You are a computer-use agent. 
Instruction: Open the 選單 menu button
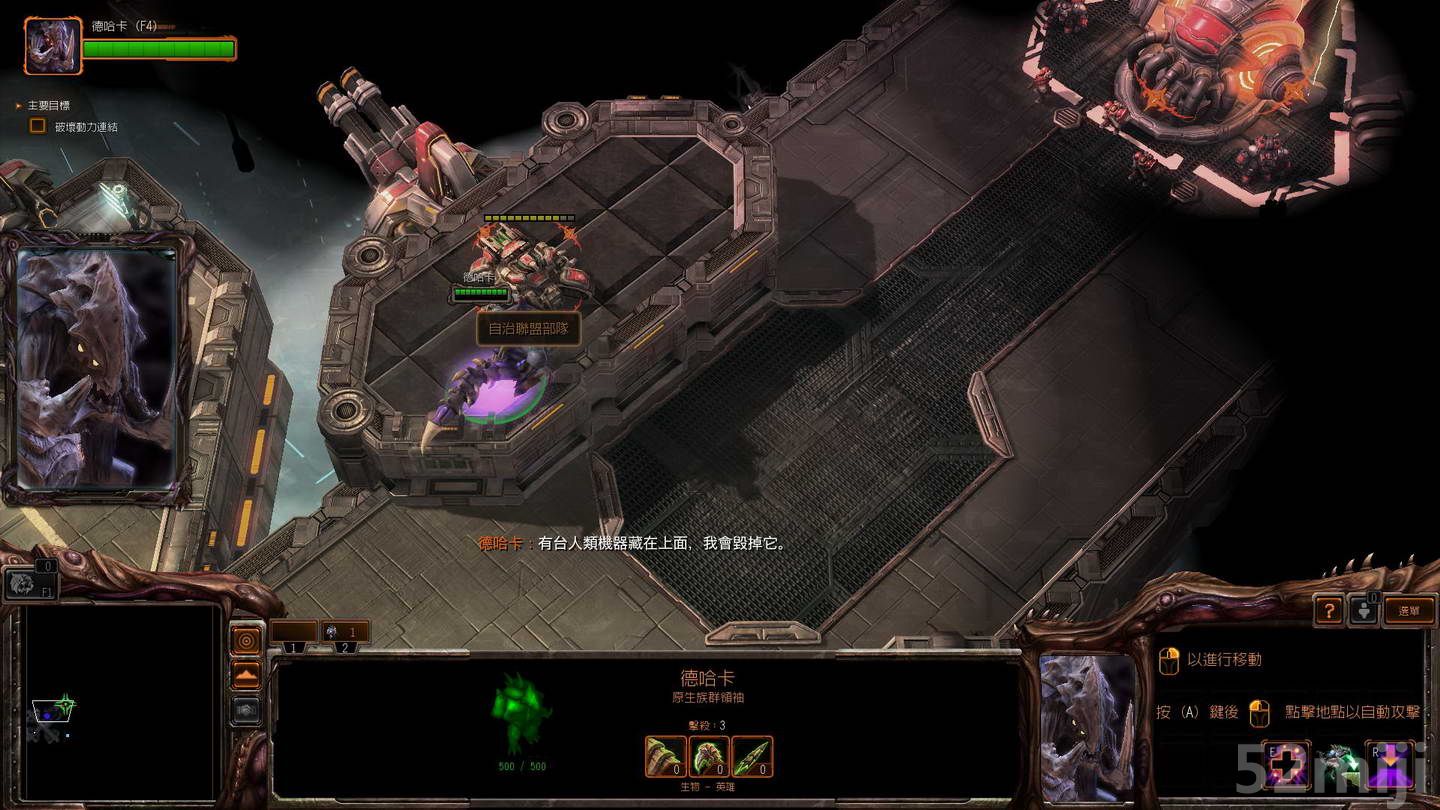(1411, 611)
